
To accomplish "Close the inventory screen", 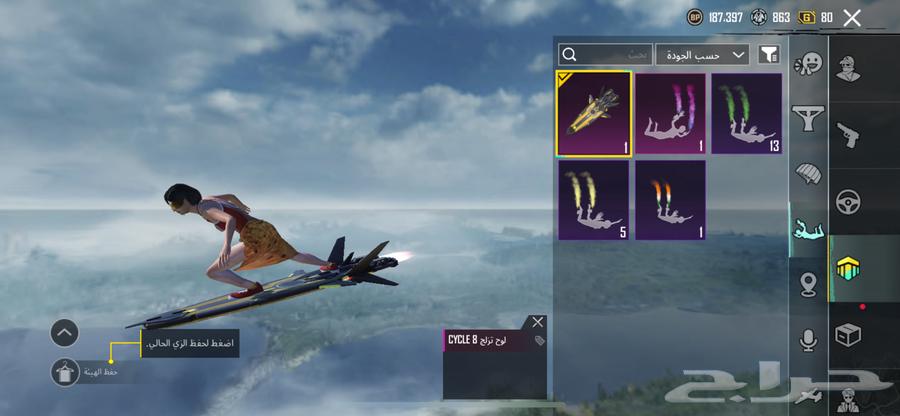I will pyautogui.click(x=852, y=17).
